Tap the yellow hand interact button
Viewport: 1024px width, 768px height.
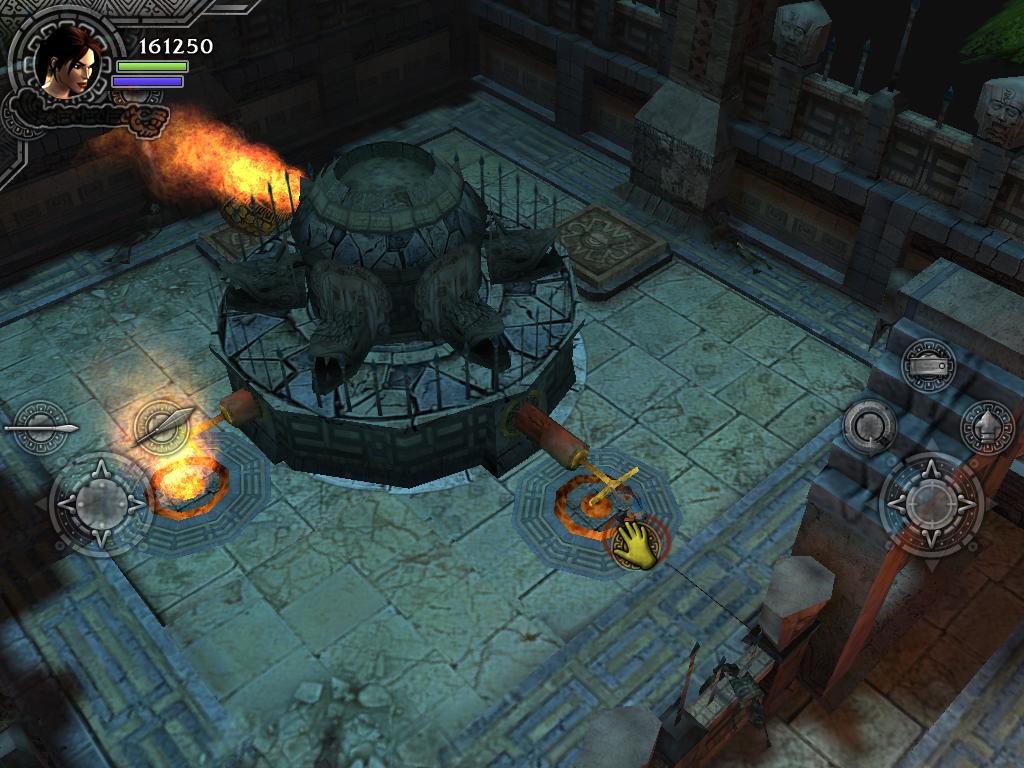[636, 546]
